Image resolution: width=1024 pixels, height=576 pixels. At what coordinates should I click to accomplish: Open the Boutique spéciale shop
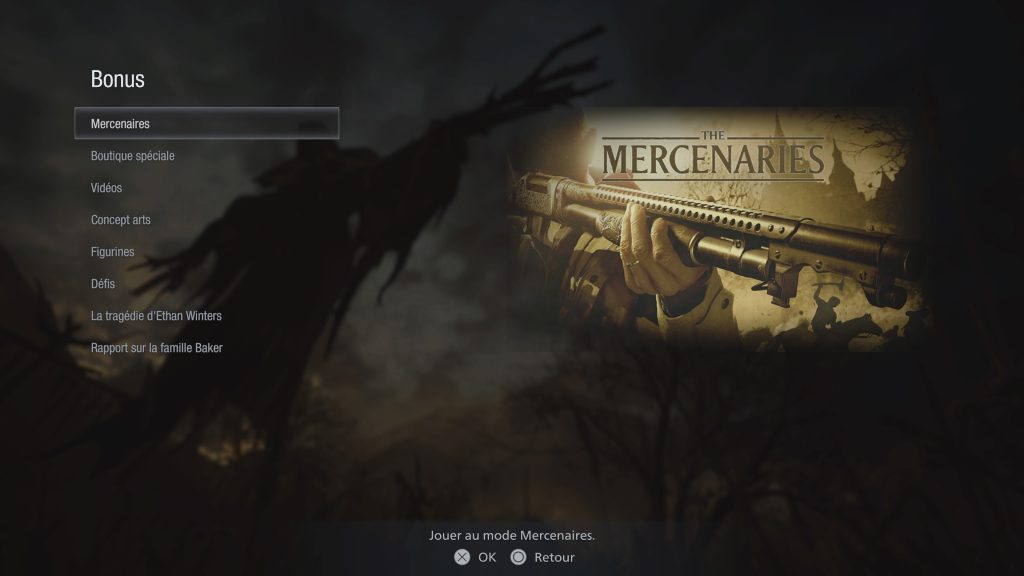tap(132, 156)
